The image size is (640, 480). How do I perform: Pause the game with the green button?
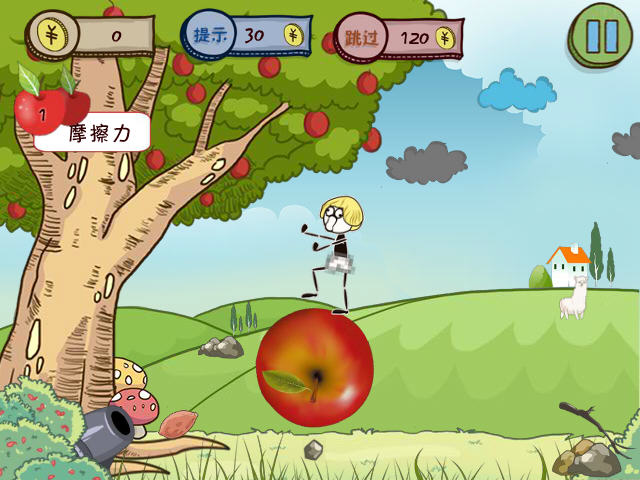click(x=602, y=35)
